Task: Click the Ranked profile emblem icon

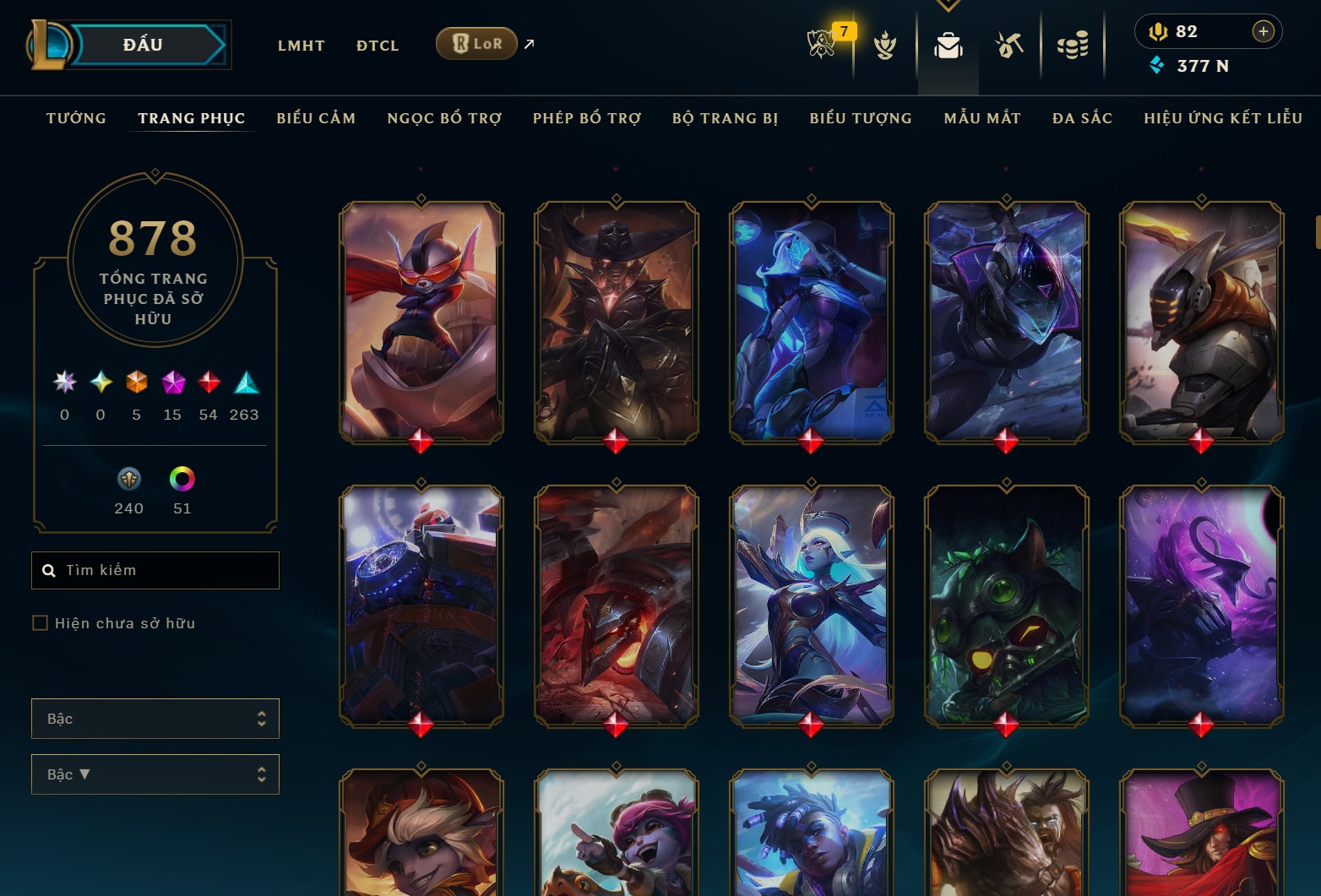Action: pos(884,46)
